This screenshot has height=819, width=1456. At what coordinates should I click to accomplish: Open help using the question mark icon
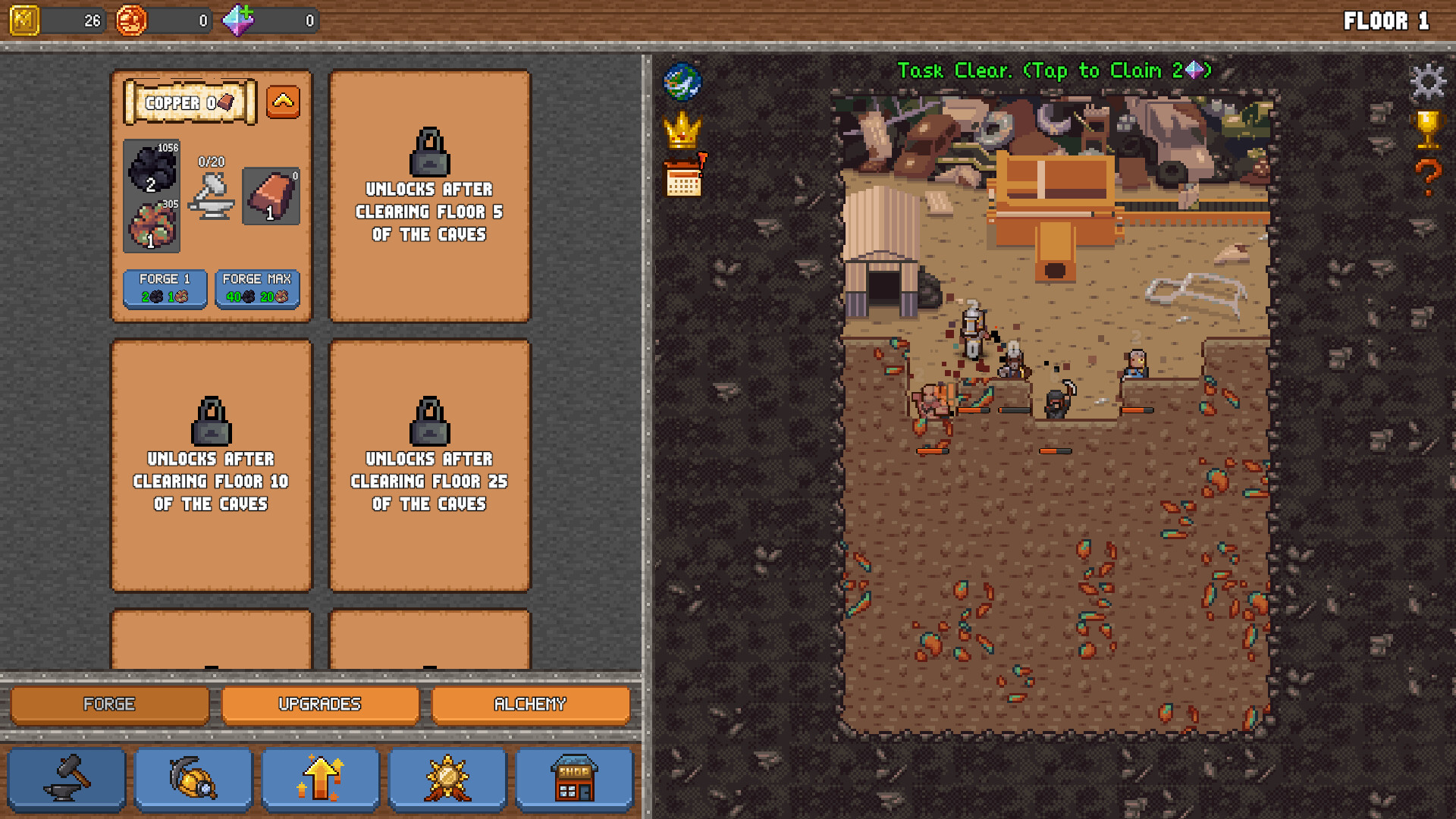[1429, 178]
